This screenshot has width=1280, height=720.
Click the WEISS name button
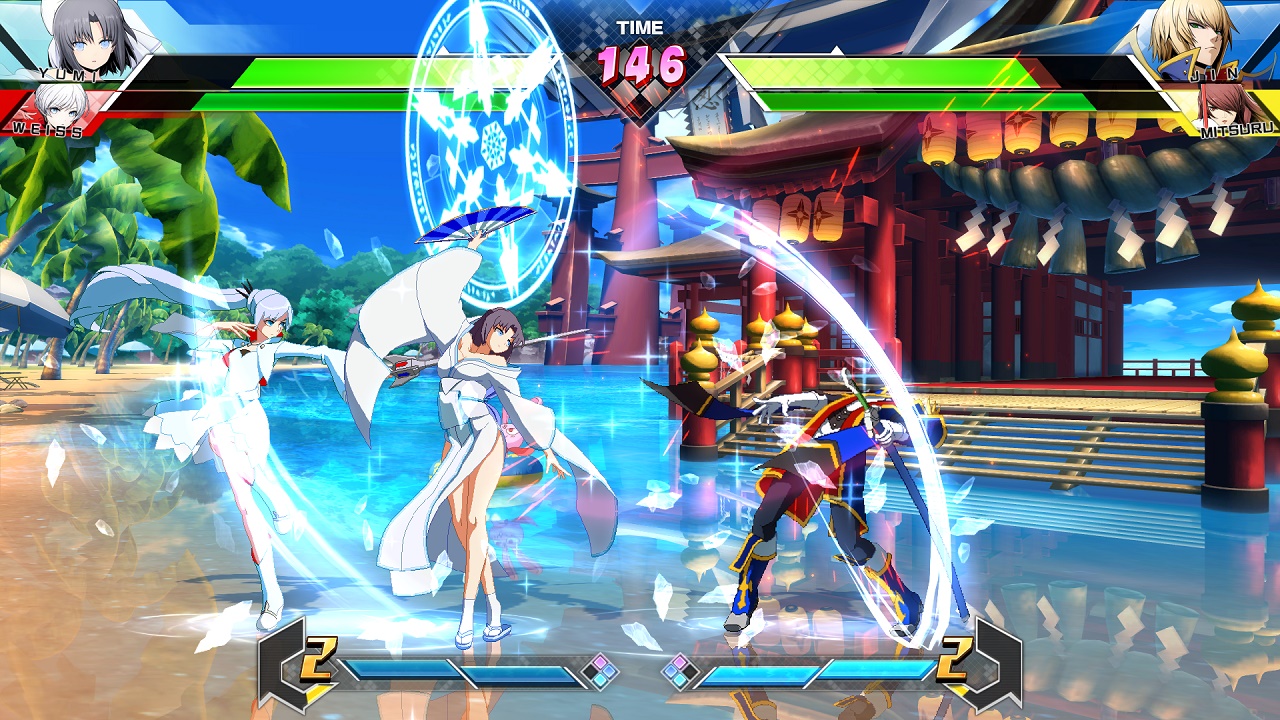pyautogui.click(x=47, y=130)
